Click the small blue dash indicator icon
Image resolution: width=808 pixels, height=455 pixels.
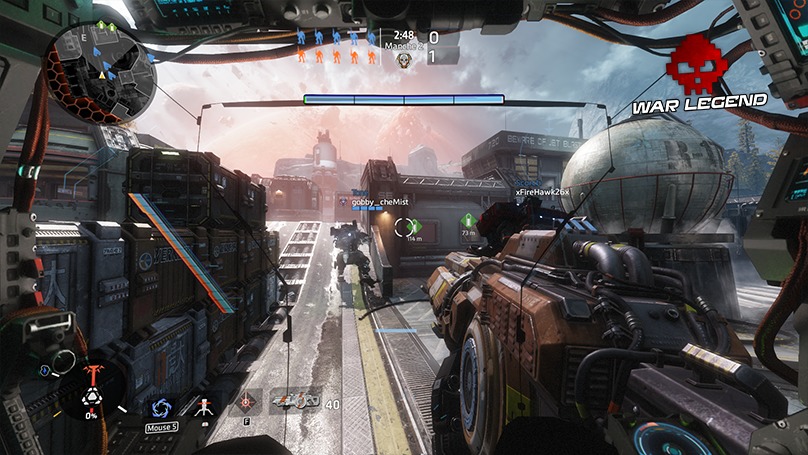(x=45, y=370)
